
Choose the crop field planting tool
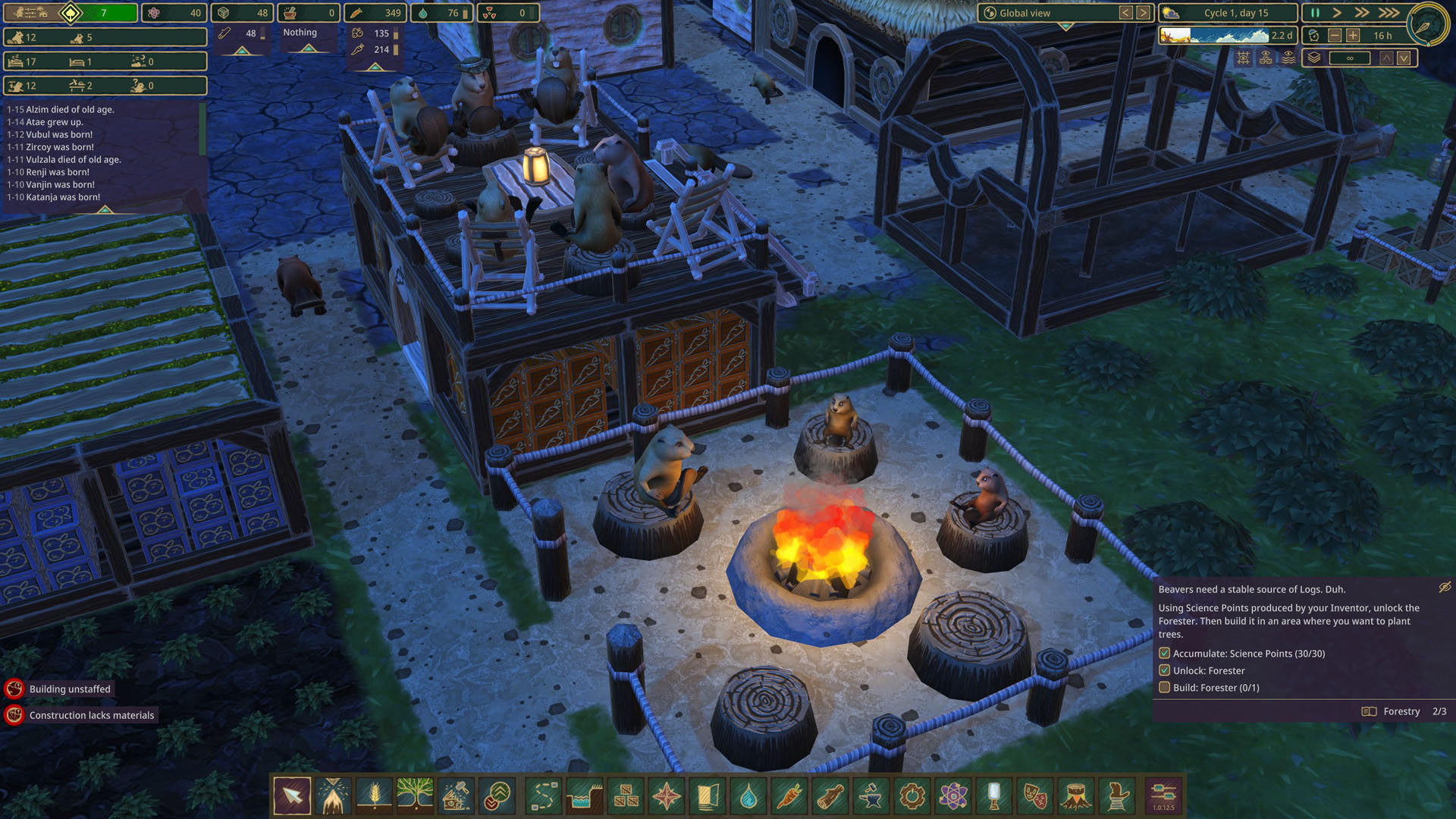pos(374,795)
